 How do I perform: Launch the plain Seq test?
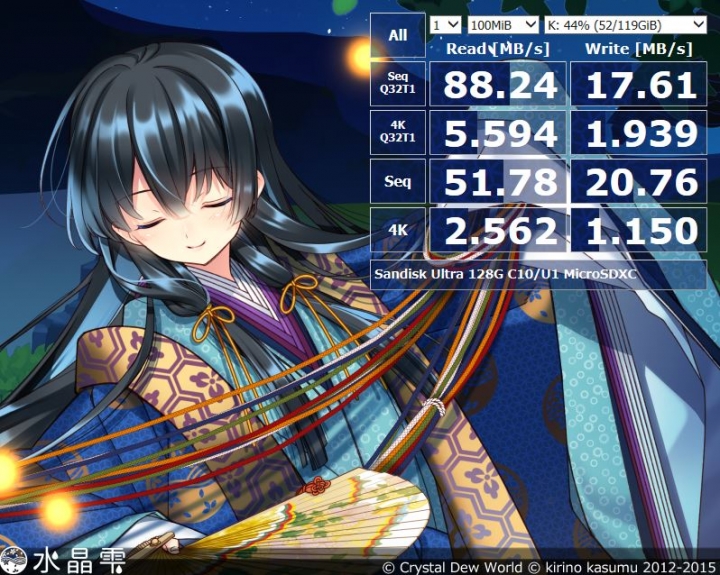coord(398,182)
